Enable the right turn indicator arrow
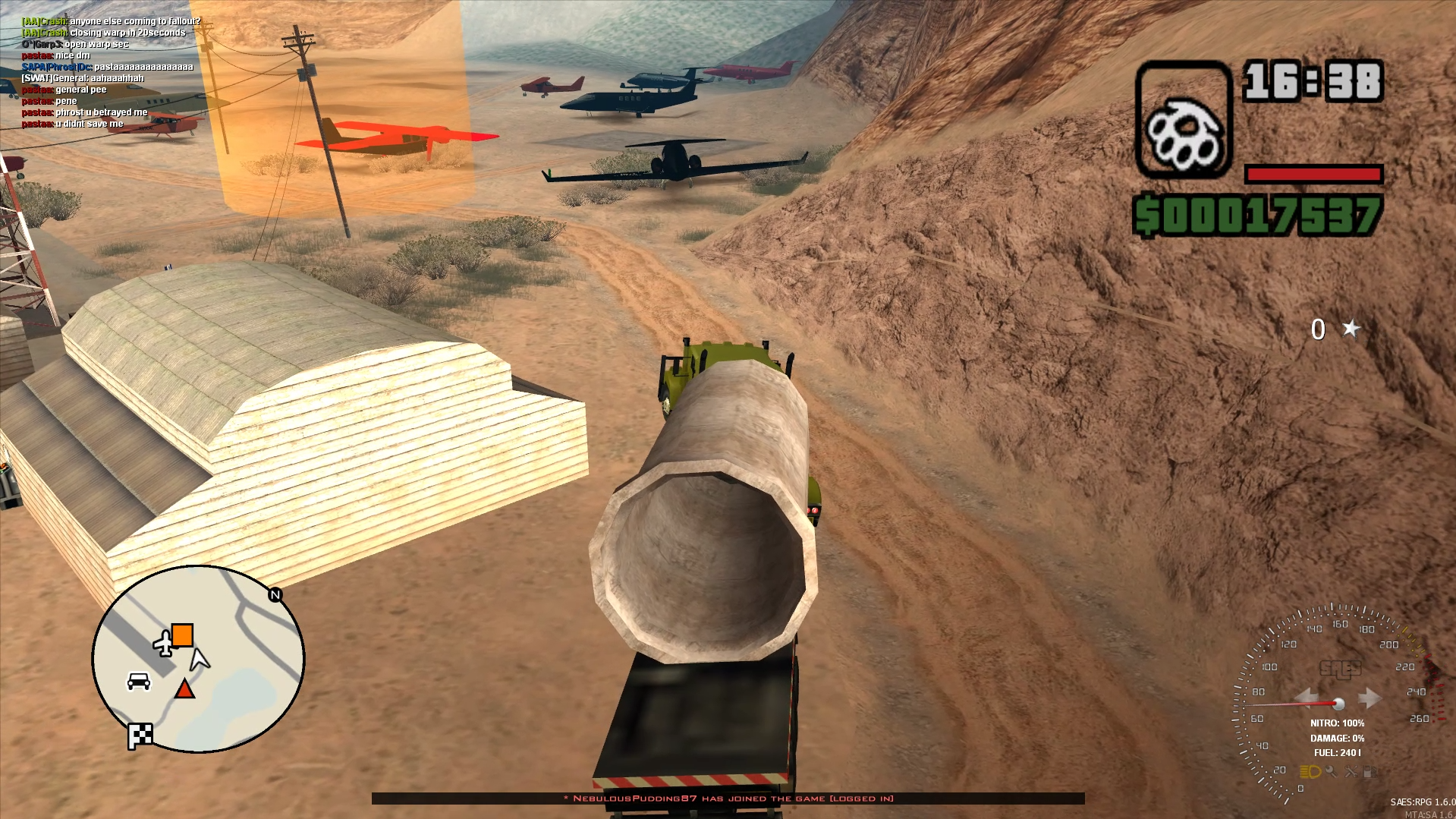 coord(1372,697)
